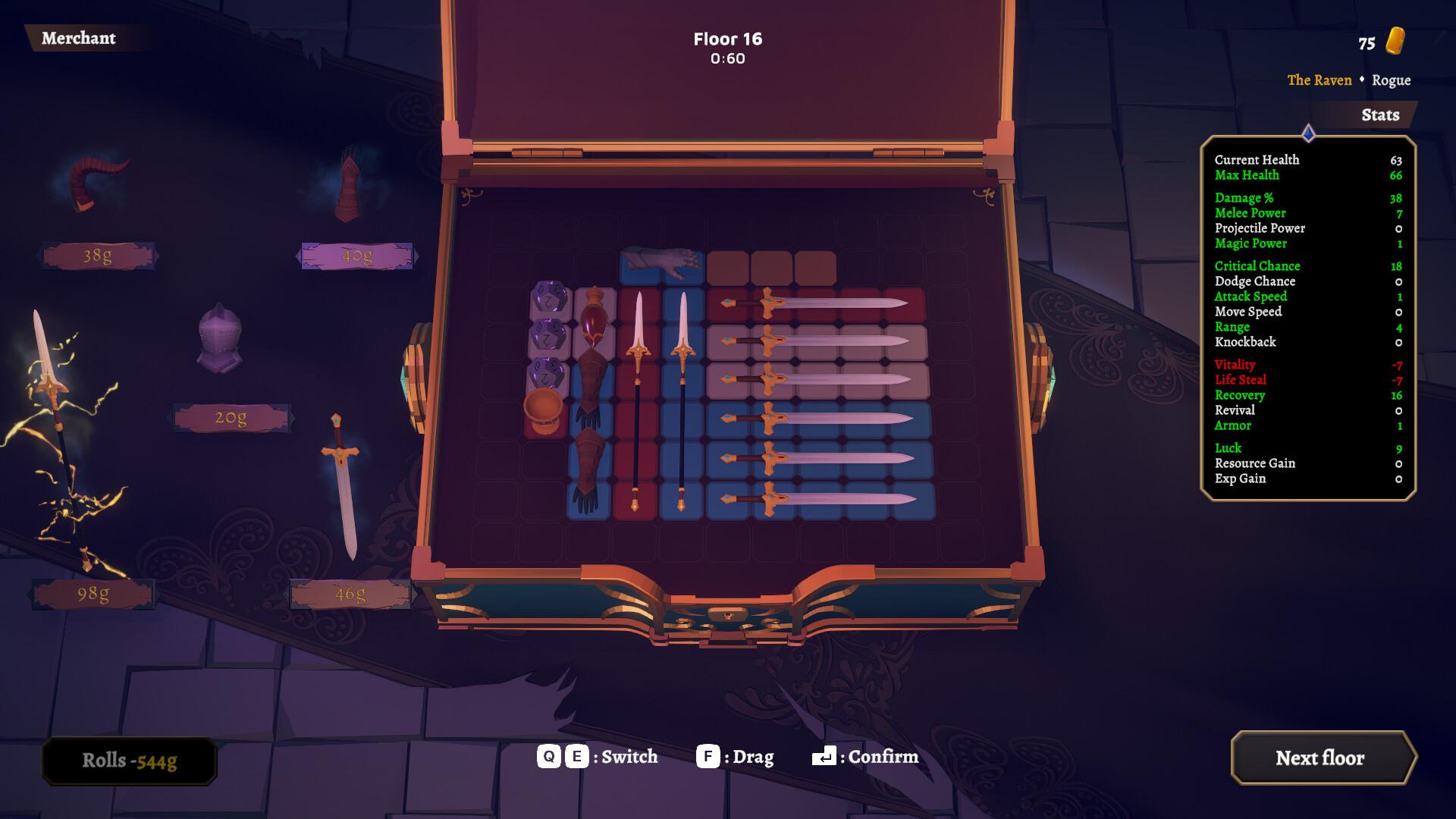Click the Next floor button
The image size is (1456, 819).
click(1323, 758)
